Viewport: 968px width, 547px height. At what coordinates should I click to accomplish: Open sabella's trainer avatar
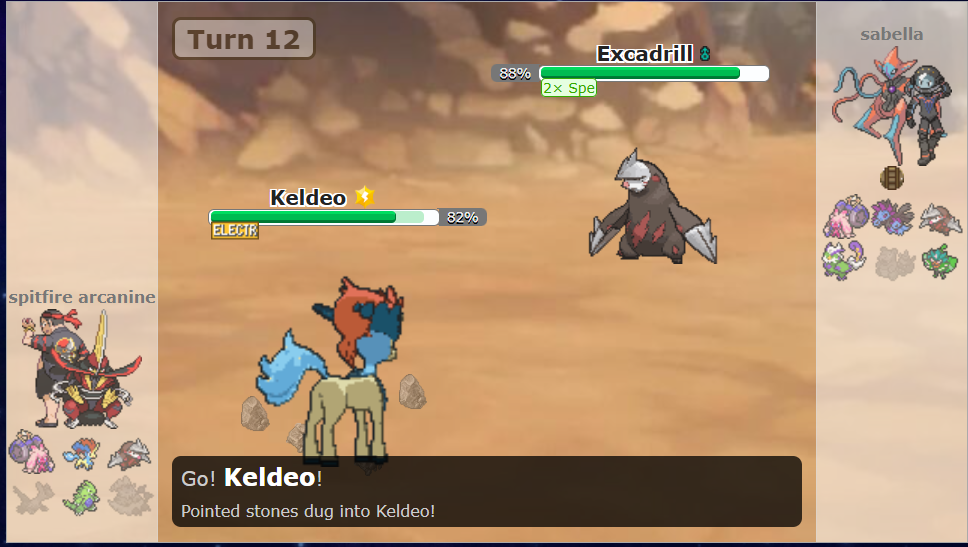[891, 104]
